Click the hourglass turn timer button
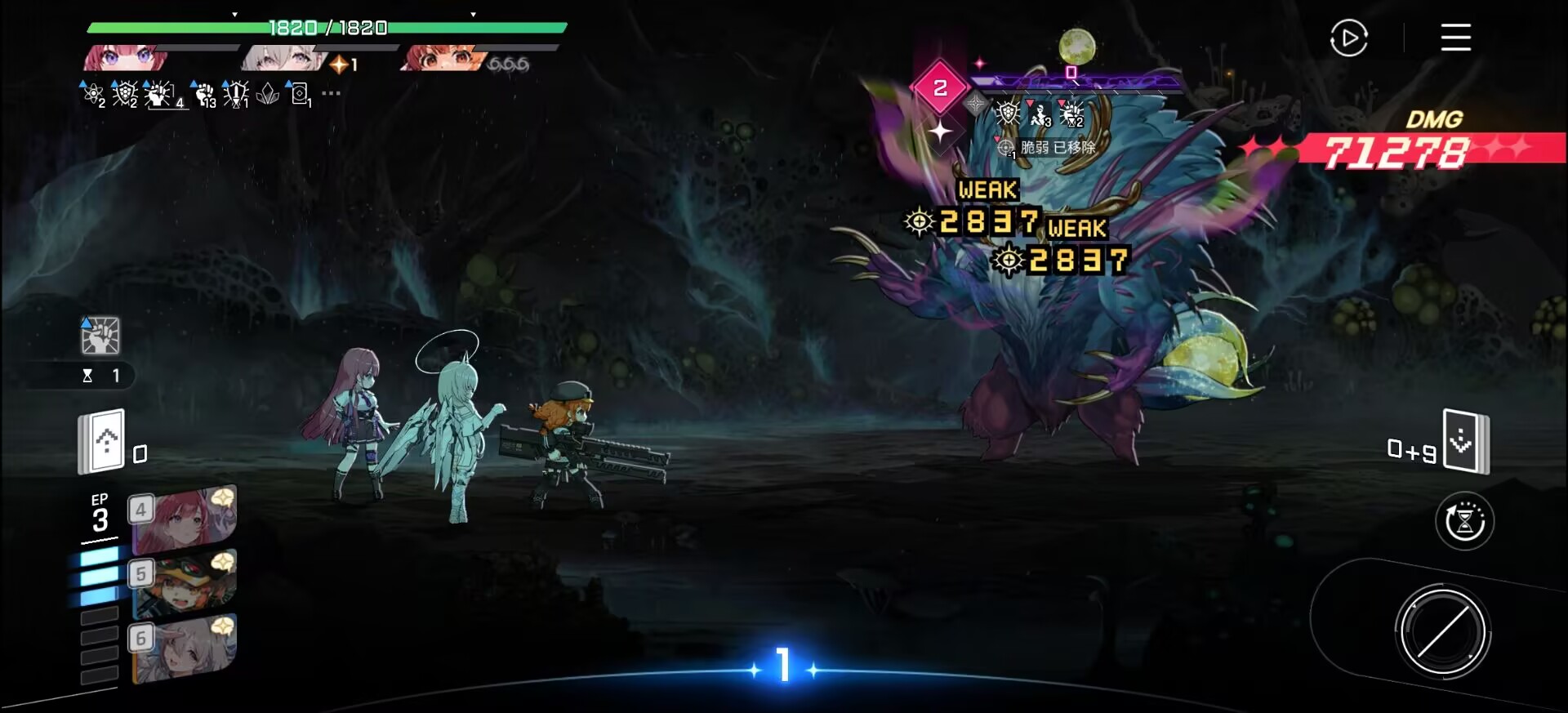1568x713 pixels. [x=1464, y=521]
